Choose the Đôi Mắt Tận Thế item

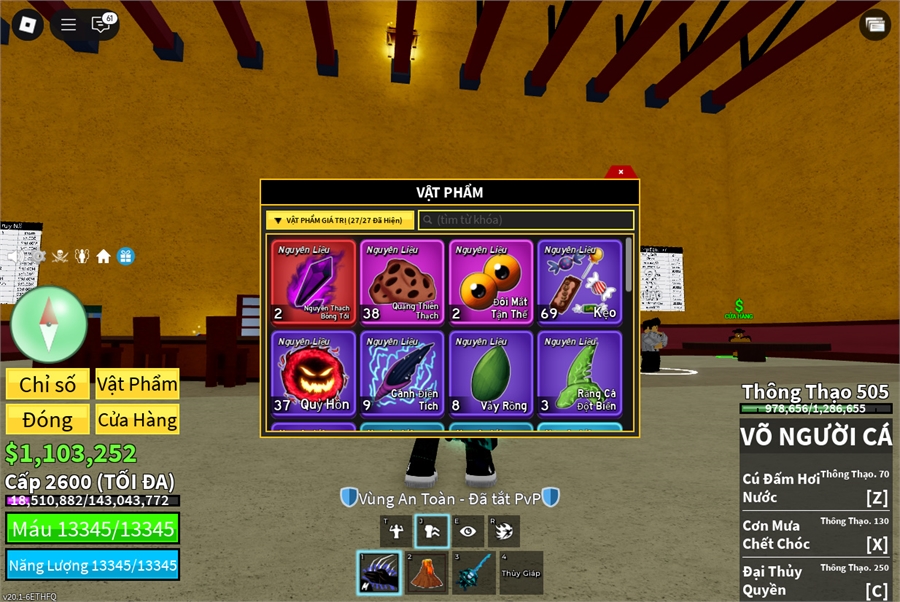point(491,283)
